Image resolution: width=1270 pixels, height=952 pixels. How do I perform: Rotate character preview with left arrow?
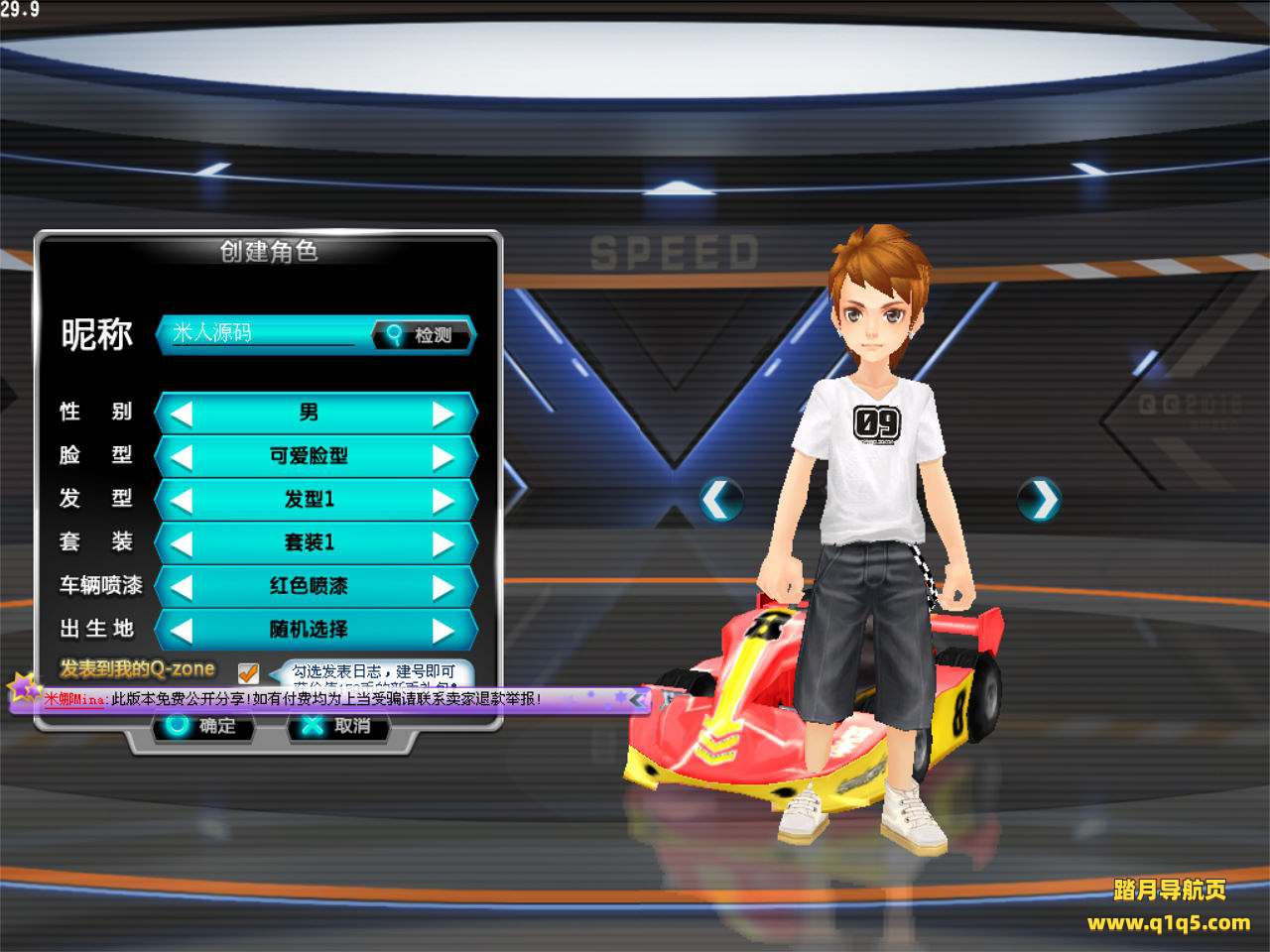pos(721,499)
